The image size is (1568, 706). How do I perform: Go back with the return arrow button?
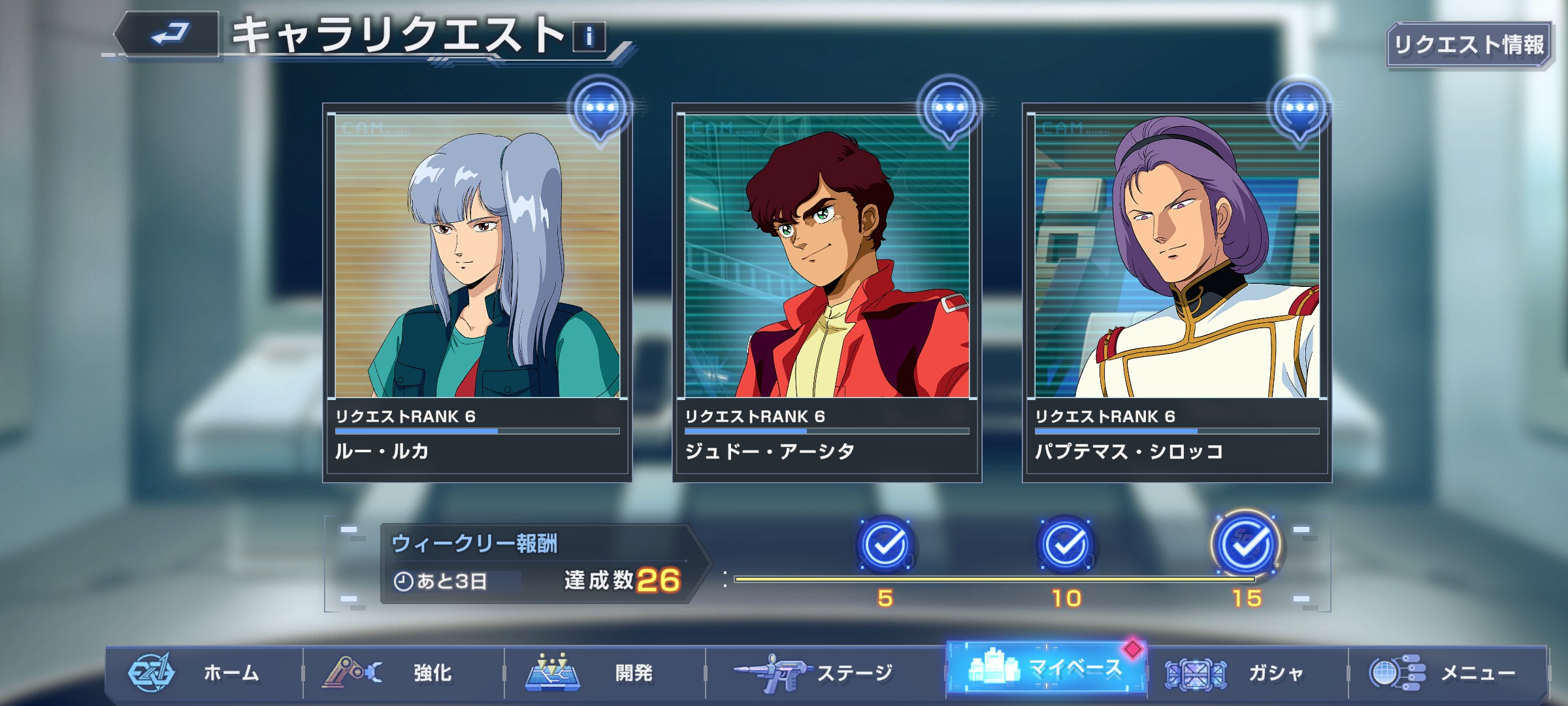tap(169, 34)
